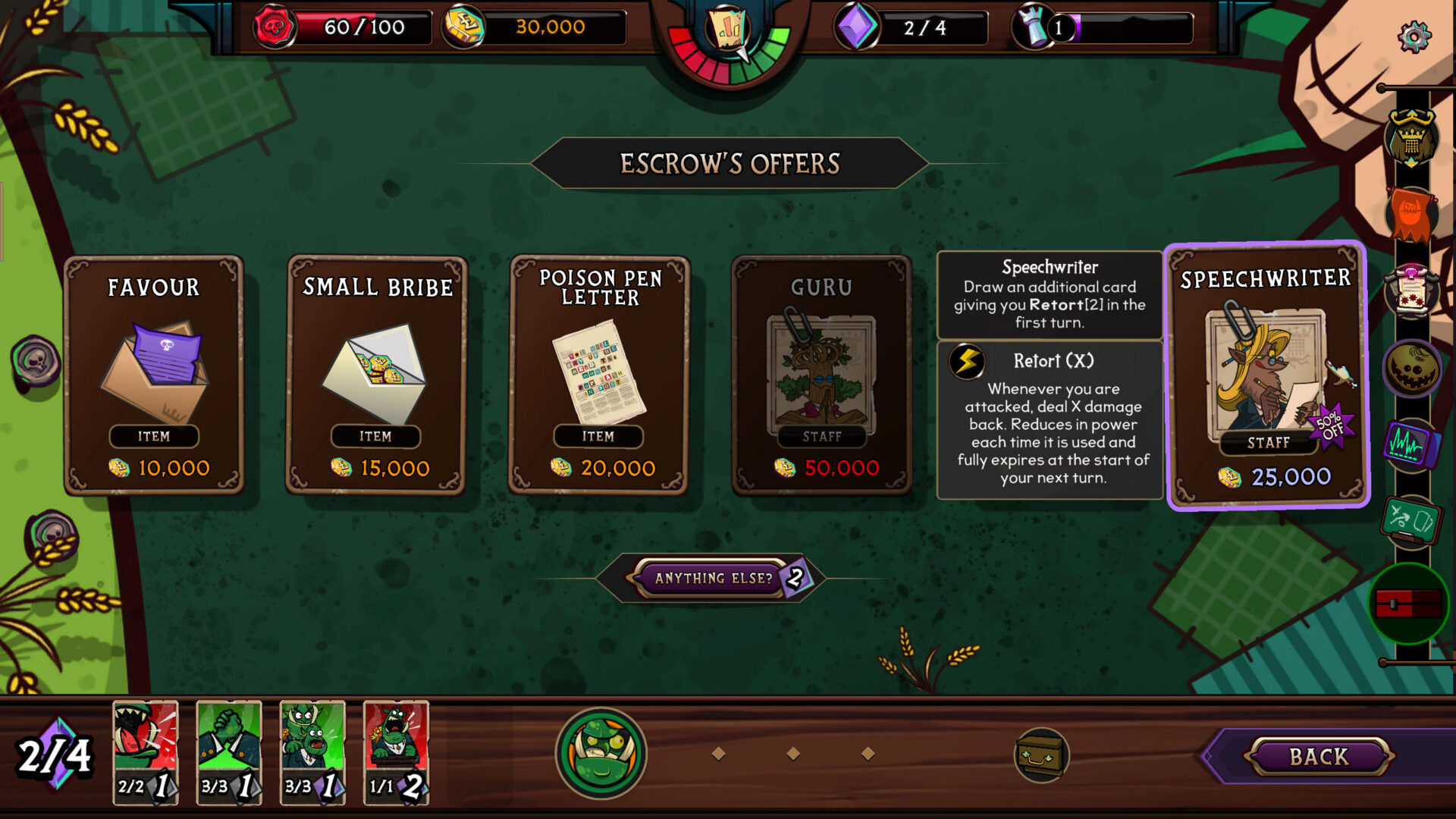Inspect the green handshake deck card
1456x819 pixels.
(229, 751)
